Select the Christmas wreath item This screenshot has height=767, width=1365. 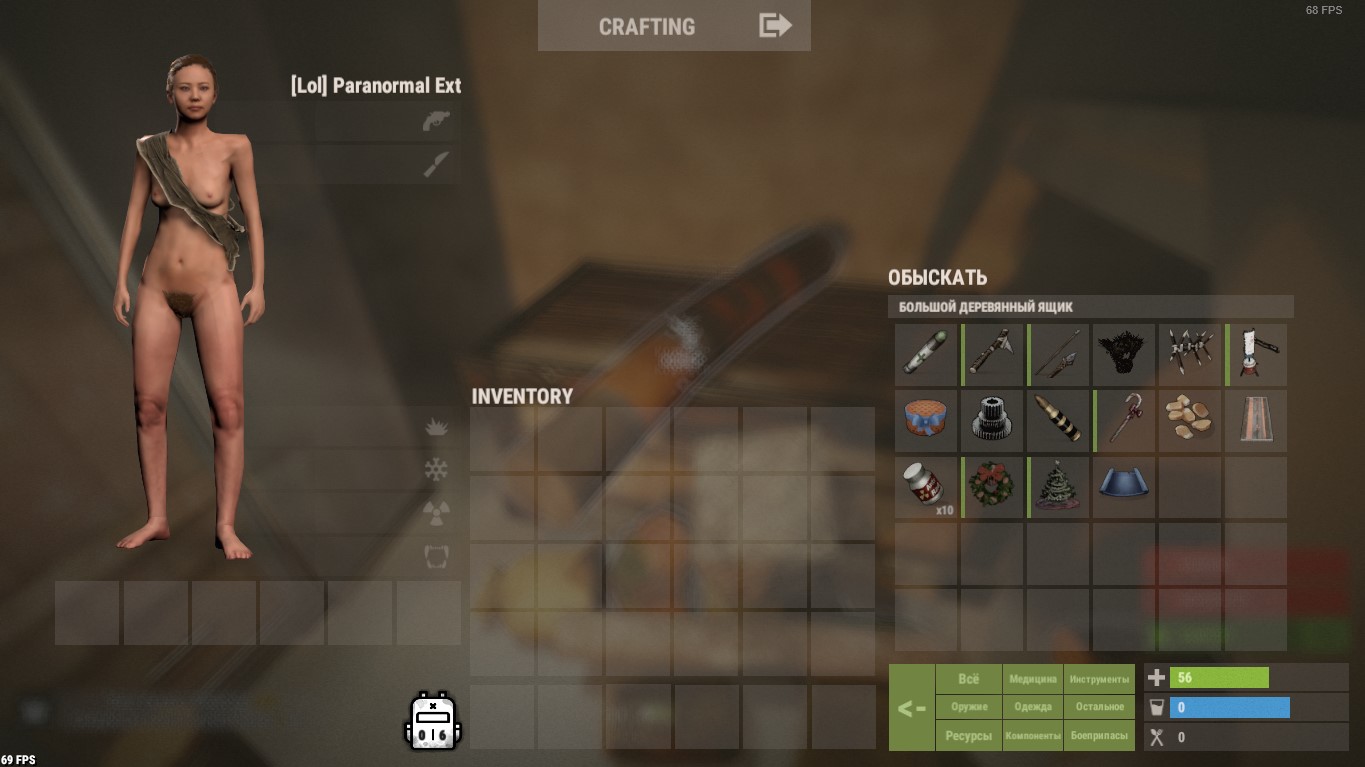coord(991,487)
